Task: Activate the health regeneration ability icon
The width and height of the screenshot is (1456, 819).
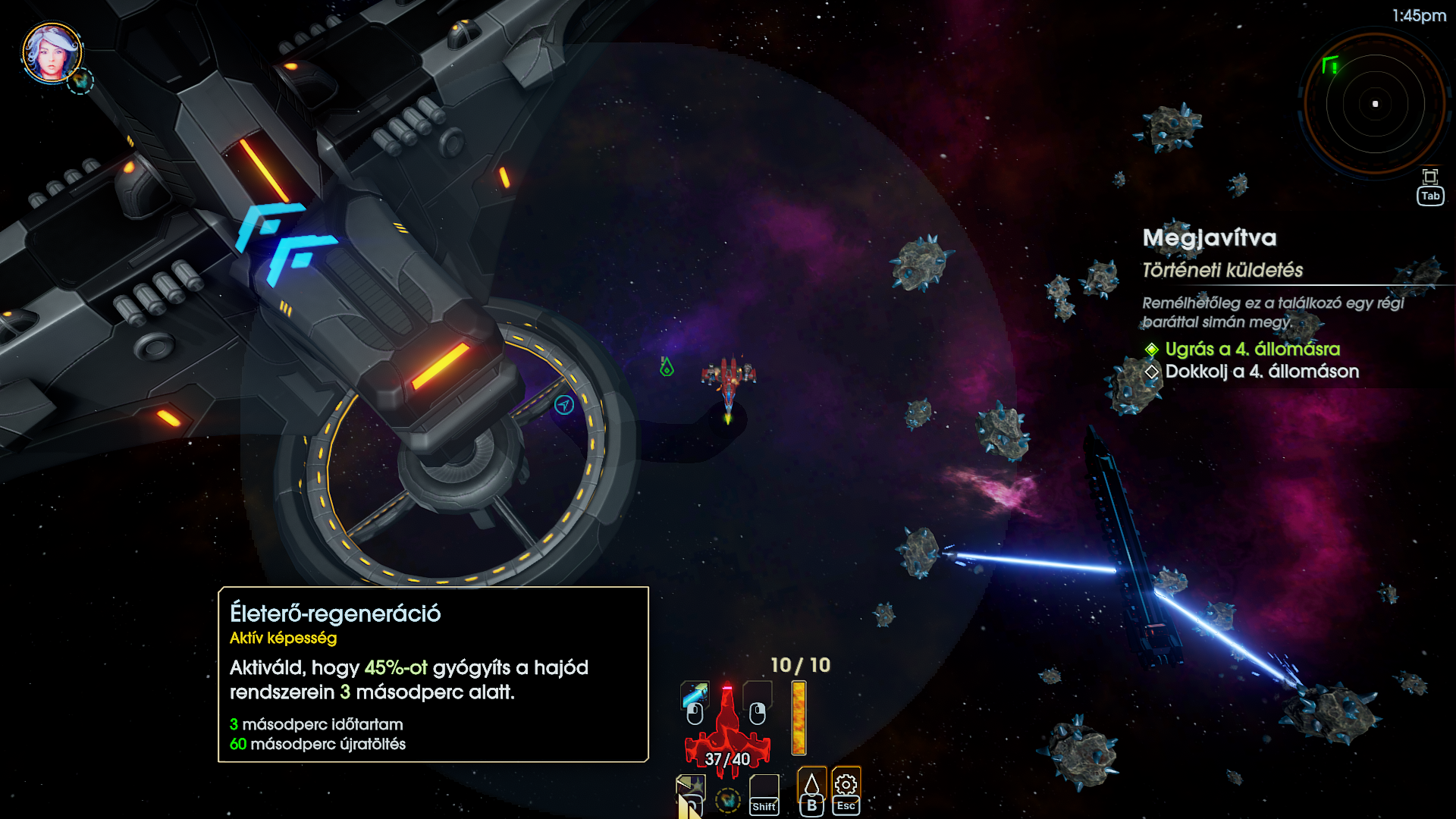Action: pyautogui.click(x=690, y=789)
